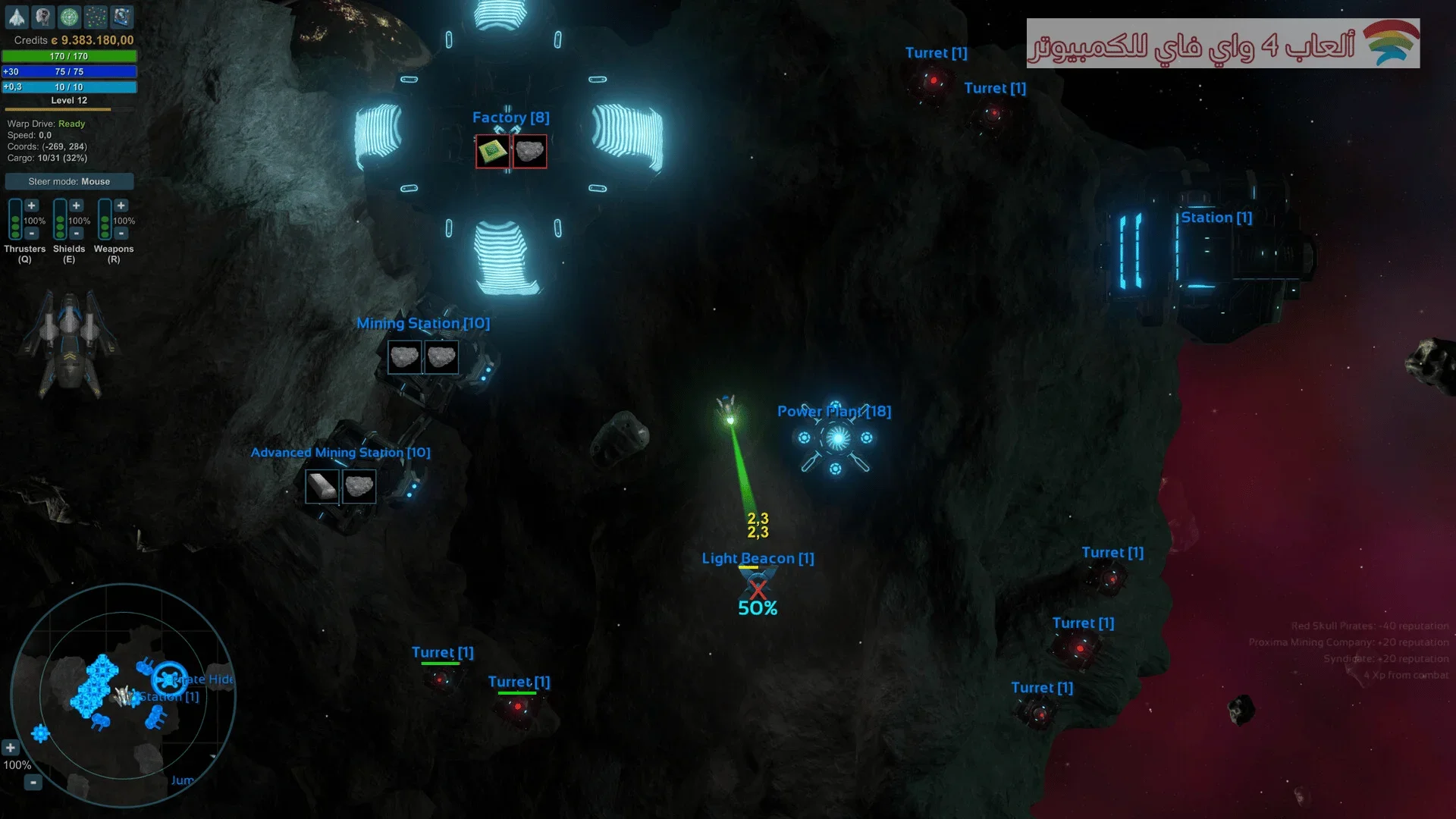Viewport: 1456px width, 819px height.
Task: Increase Thrusters power with plus button
Action: click(32, 206)
